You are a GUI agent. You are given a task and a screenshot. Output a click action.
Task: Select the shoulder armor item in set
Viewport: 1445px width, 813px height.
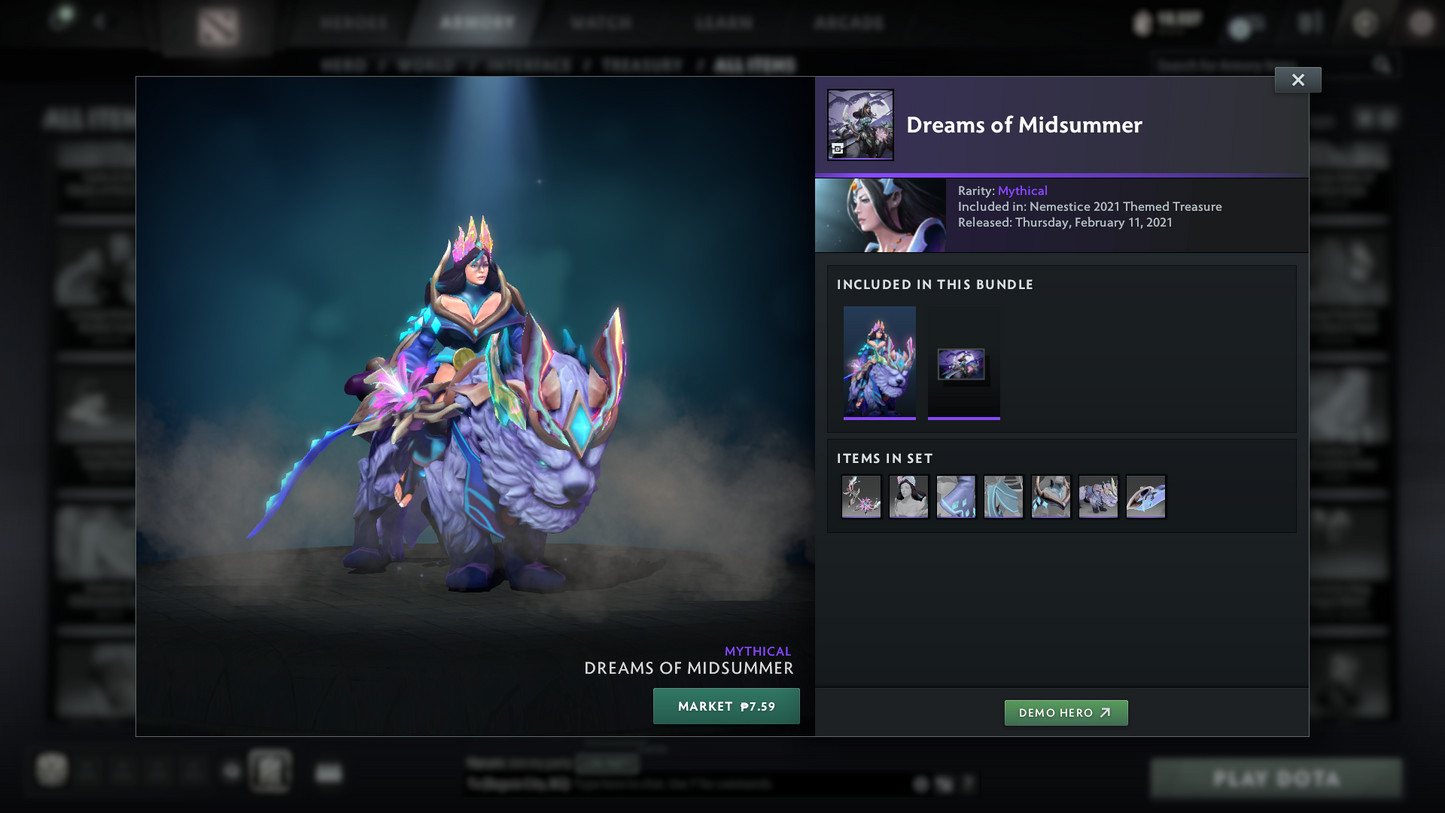pyautogui.click(x=1051, y=497)
